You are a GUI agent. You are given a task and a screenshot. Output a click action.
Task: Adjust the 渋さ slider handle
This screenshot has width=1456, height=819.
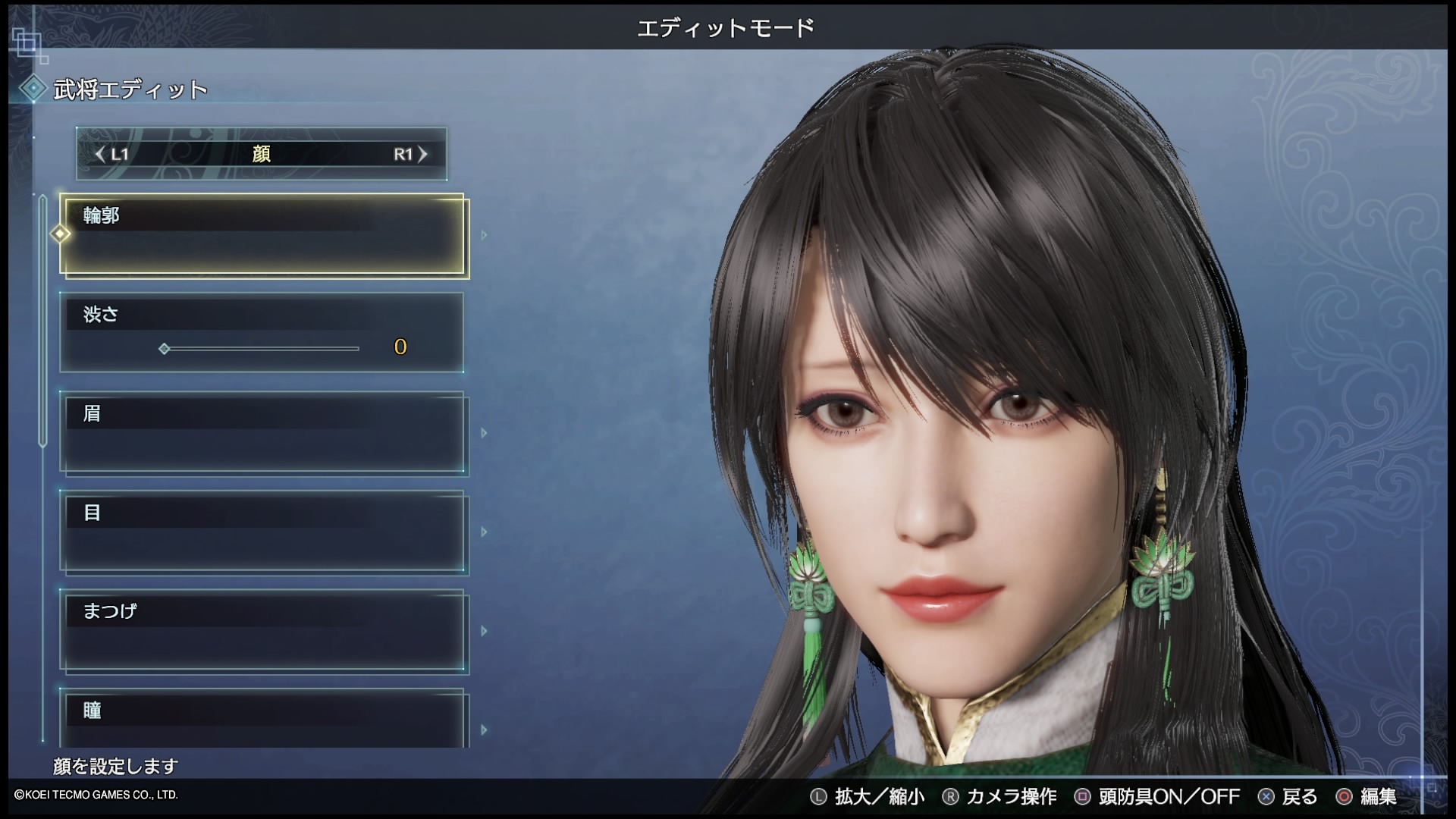click(165, 349)
